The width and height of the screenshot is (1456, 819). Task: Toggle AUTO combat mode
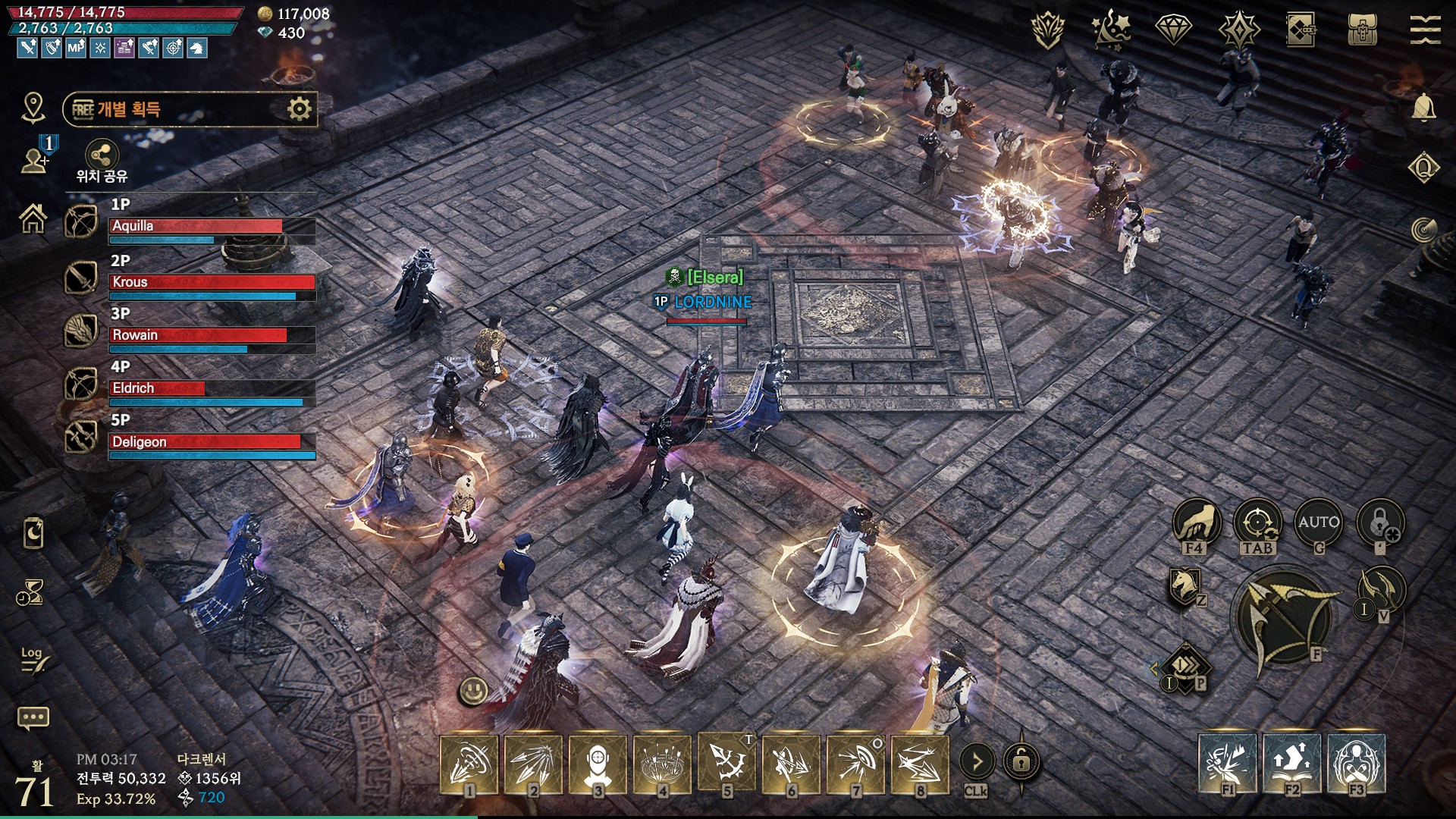click(1318, 523)
